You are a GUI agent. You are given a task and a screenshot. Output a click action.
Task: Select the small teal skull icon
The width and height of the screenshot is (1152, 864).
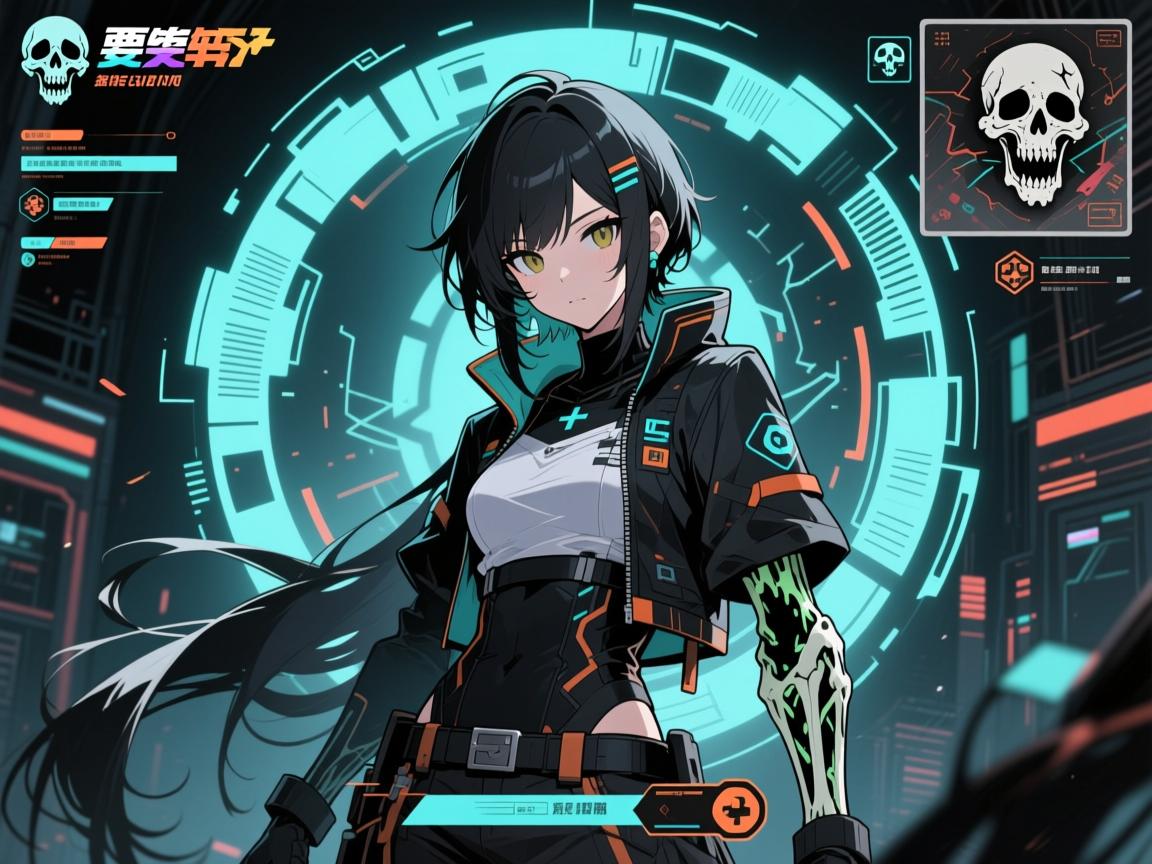click(889, 58)
